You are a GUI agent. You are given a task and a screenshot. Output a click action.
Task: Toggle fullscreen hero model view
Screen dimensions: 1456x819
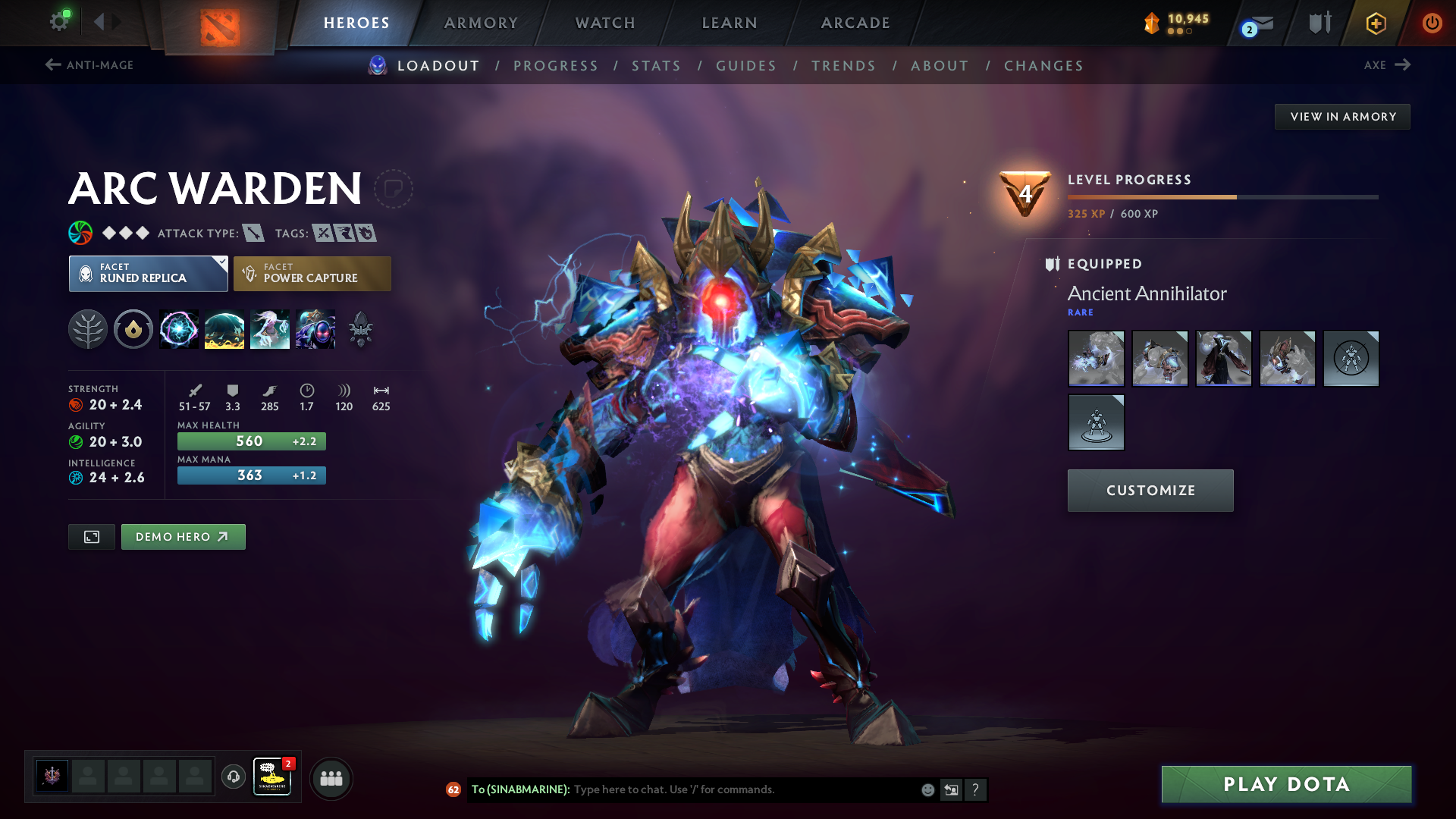(x=92, y=537)
